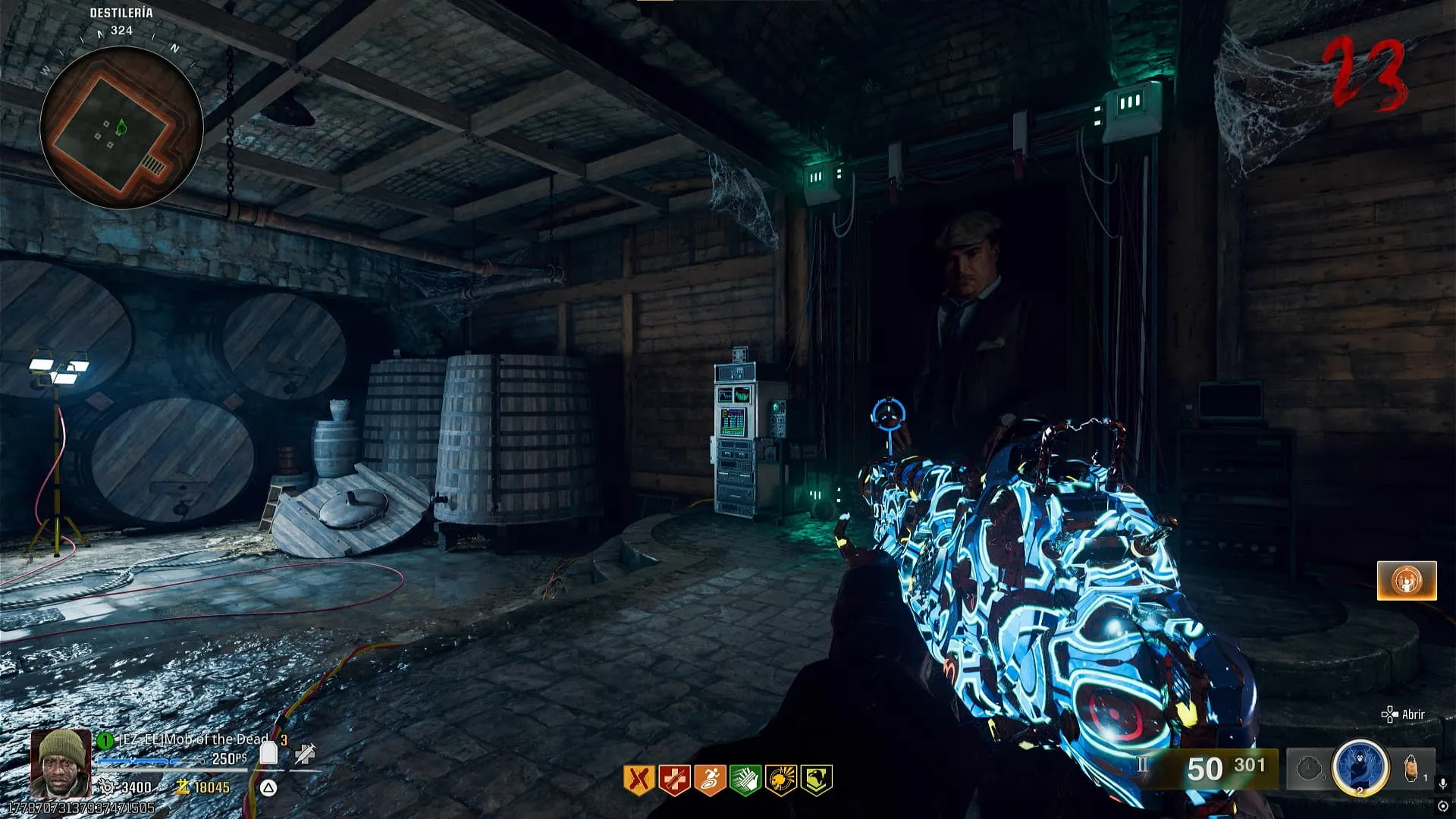The image size is (1456, 819).
Task: Click the orange X perk icon
Action: tap(639, 780)
